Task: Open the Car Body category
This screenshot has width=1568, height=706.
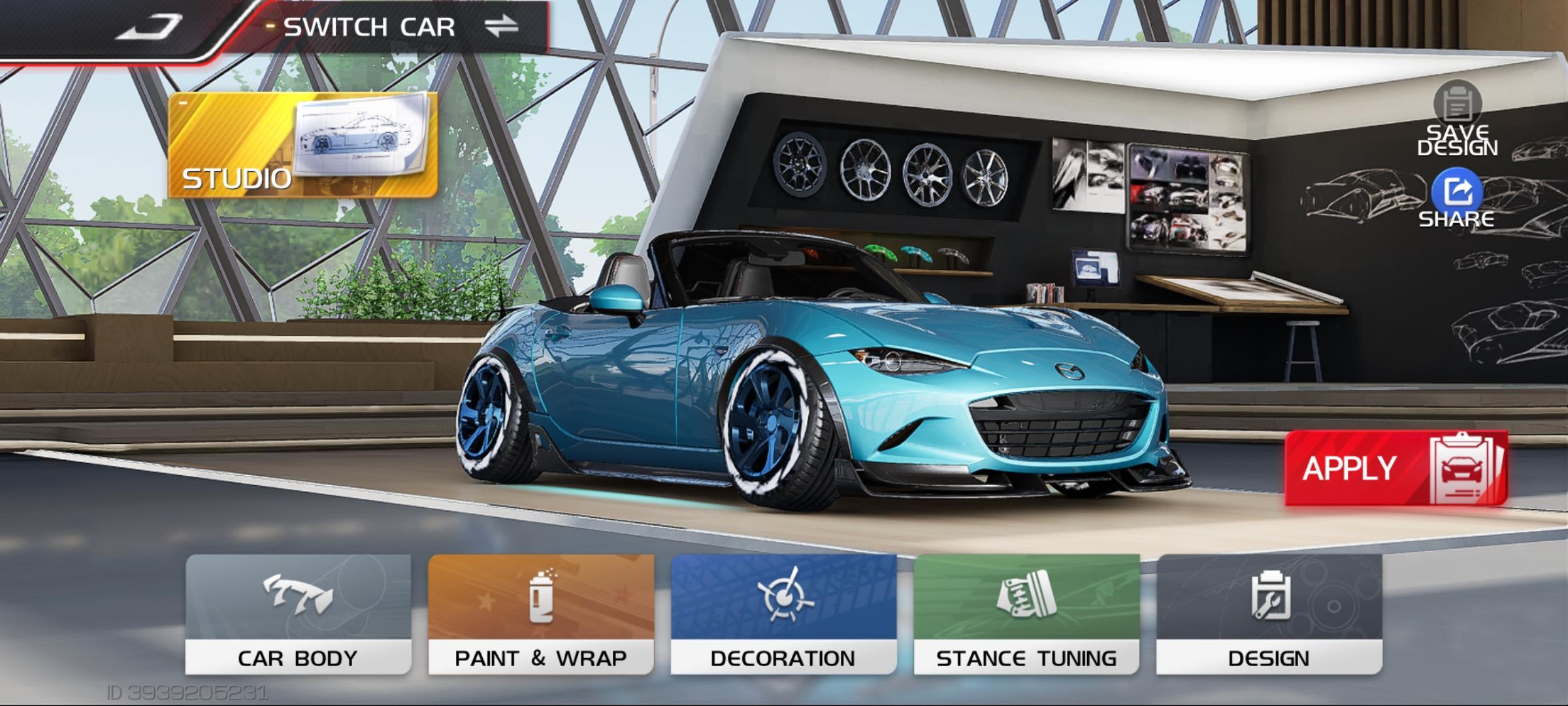Action: (x=298, y=614)
